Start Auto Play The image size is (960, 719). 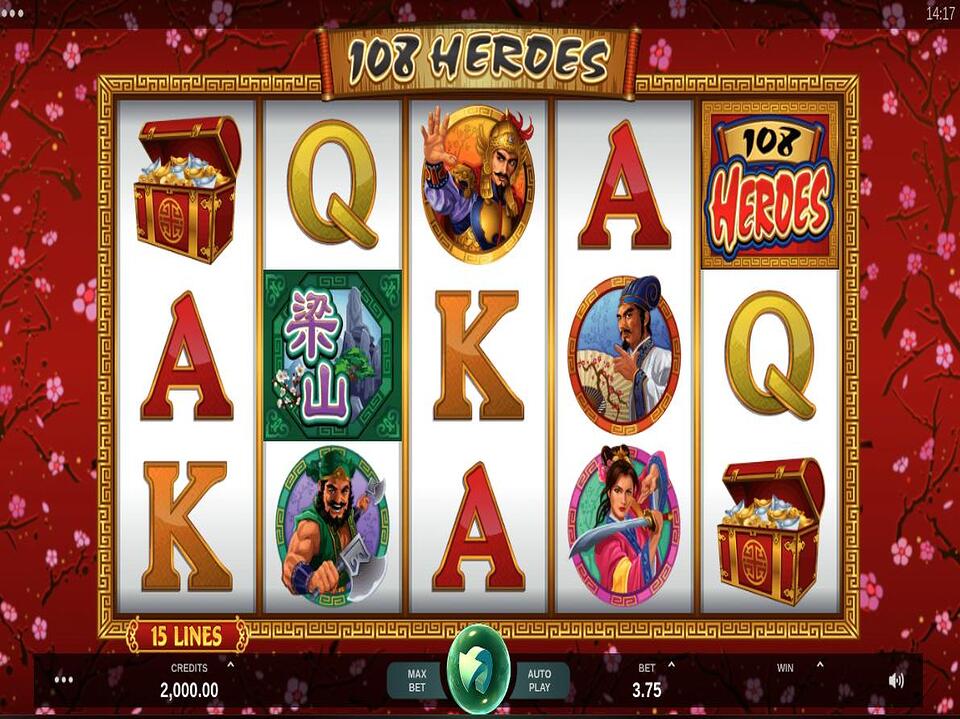point(539,681)
